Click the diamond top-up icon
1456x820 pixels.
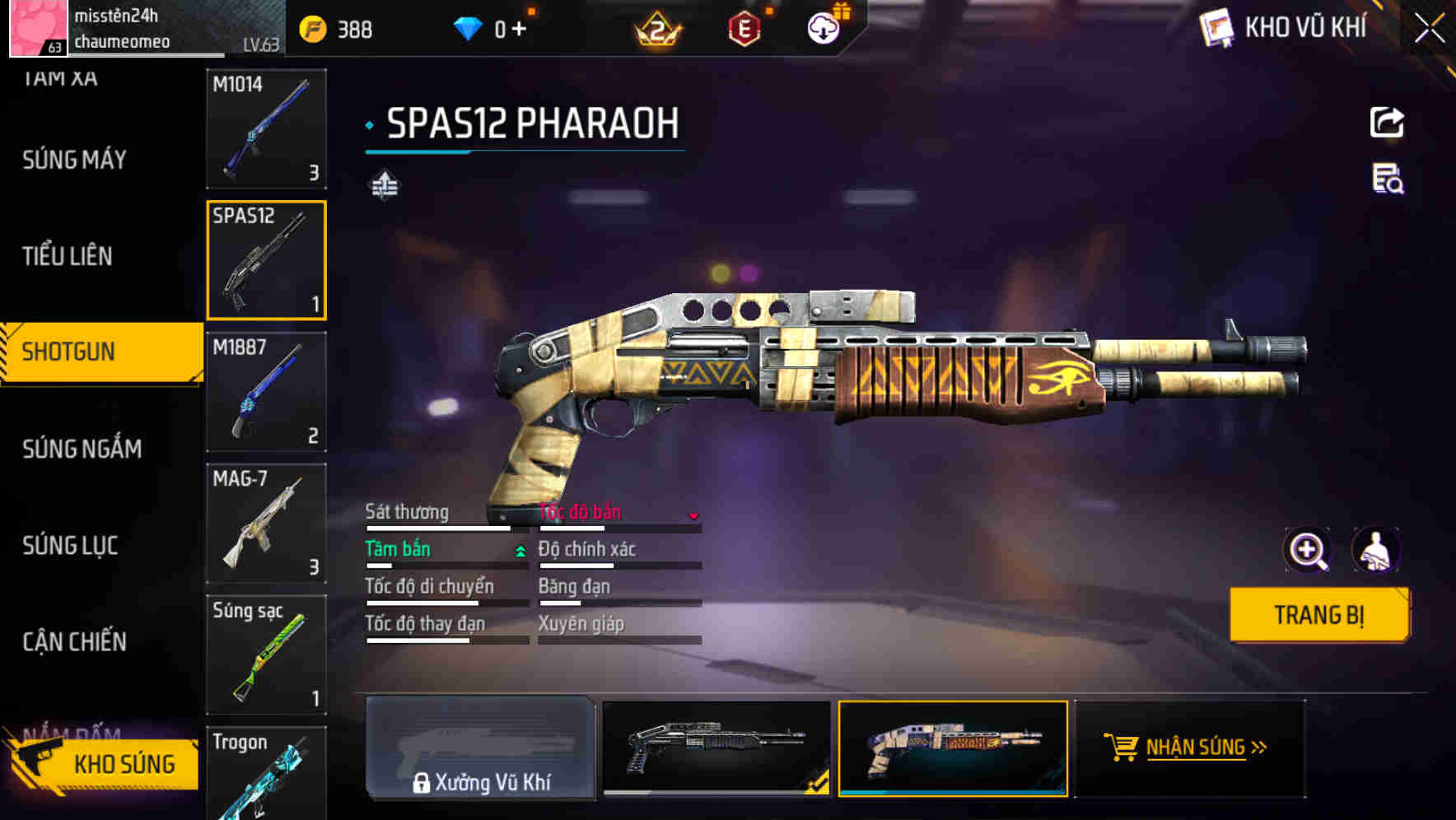click(468, 28)
